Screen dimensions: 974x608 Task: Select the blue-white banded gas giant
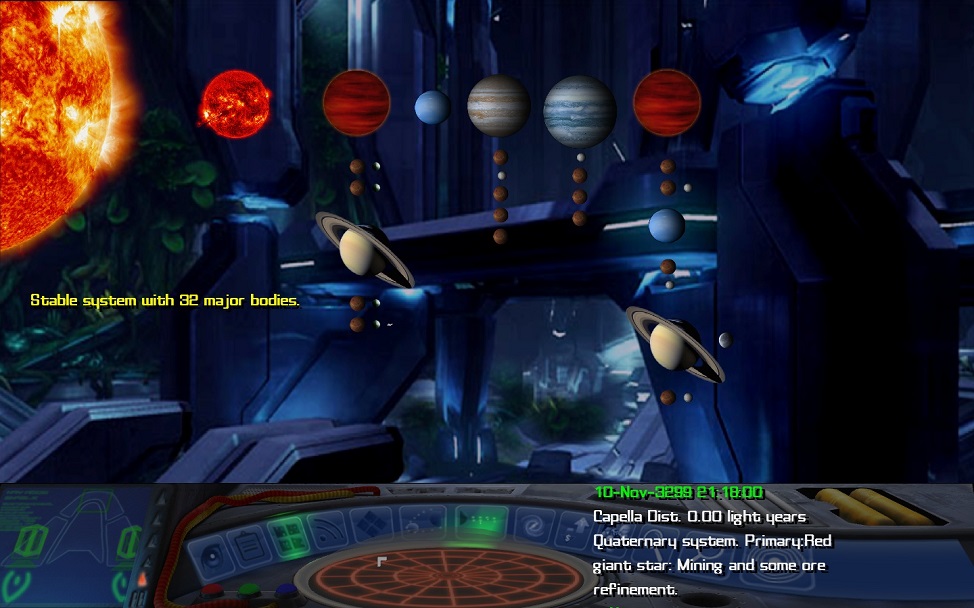pyautogui.click(x=580, y=111)
